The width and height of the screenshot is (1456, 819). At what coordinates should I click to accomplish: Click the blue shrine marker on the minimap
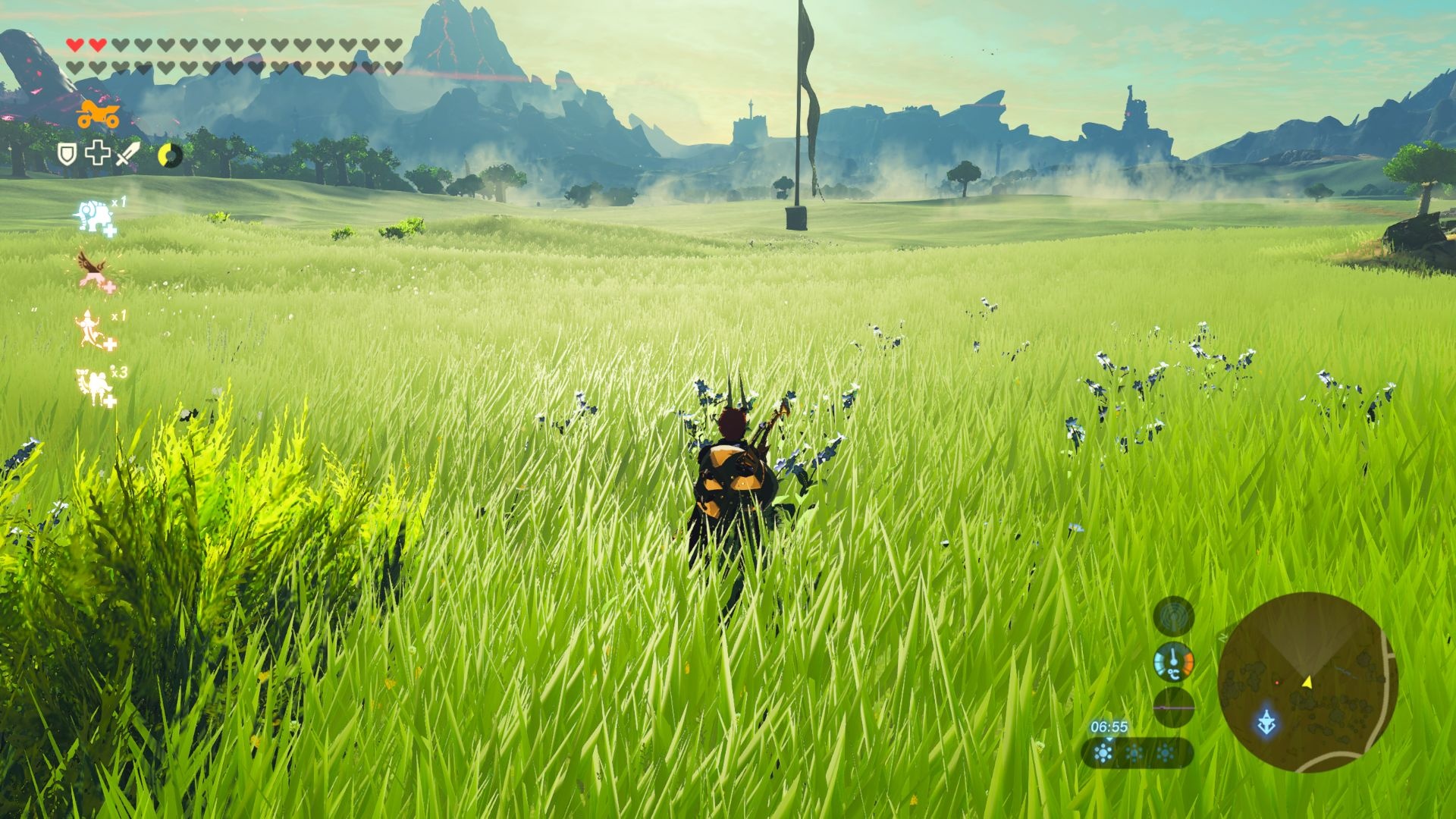(x=1266, y=721)
